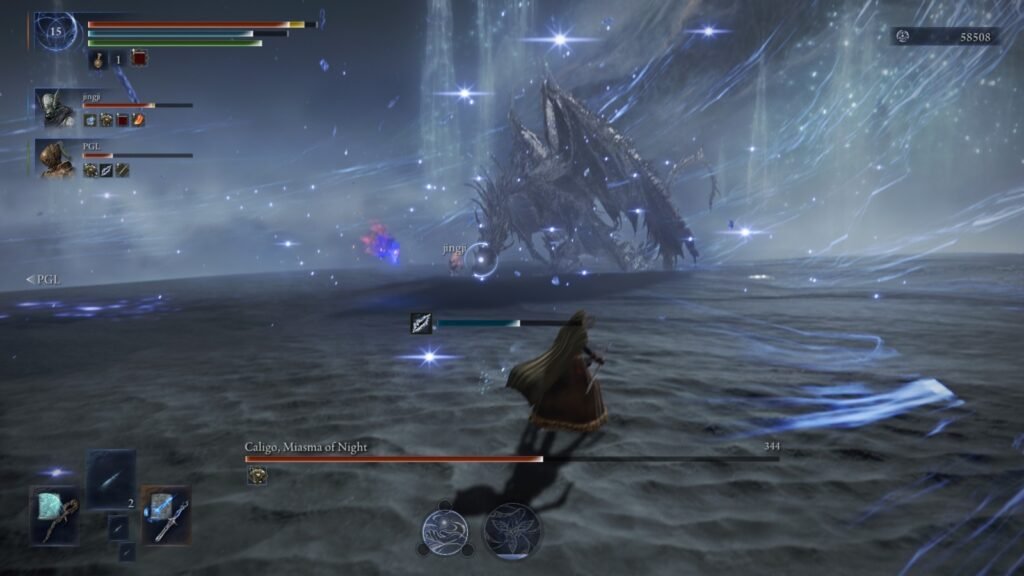1024x576 pixels.
Task: Click the feather icon beside the target bar
Action: 421,323
